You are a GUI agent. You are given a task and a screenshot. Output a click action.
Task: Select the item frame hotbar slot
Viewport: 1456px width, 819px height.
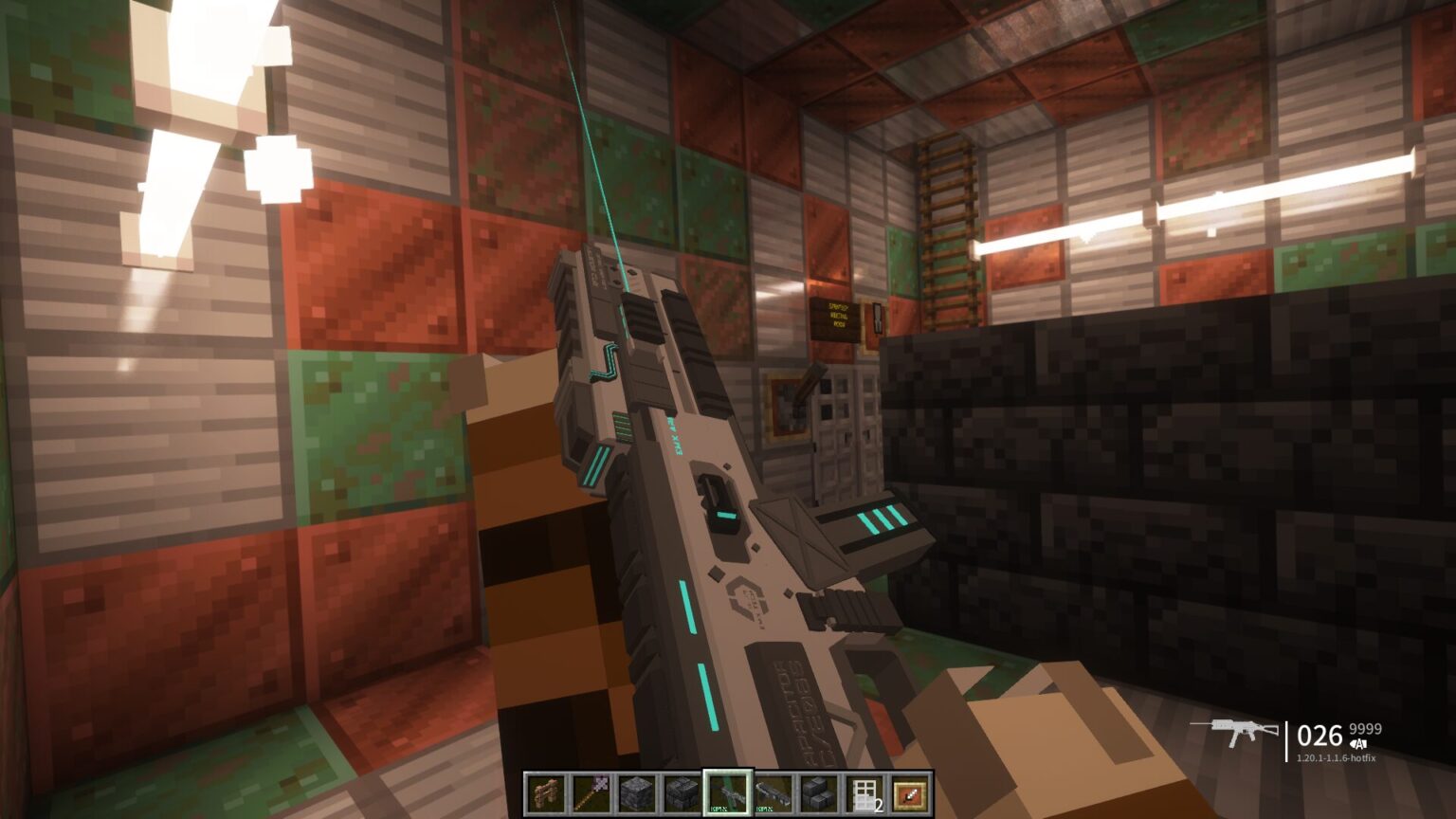point(910,793)
